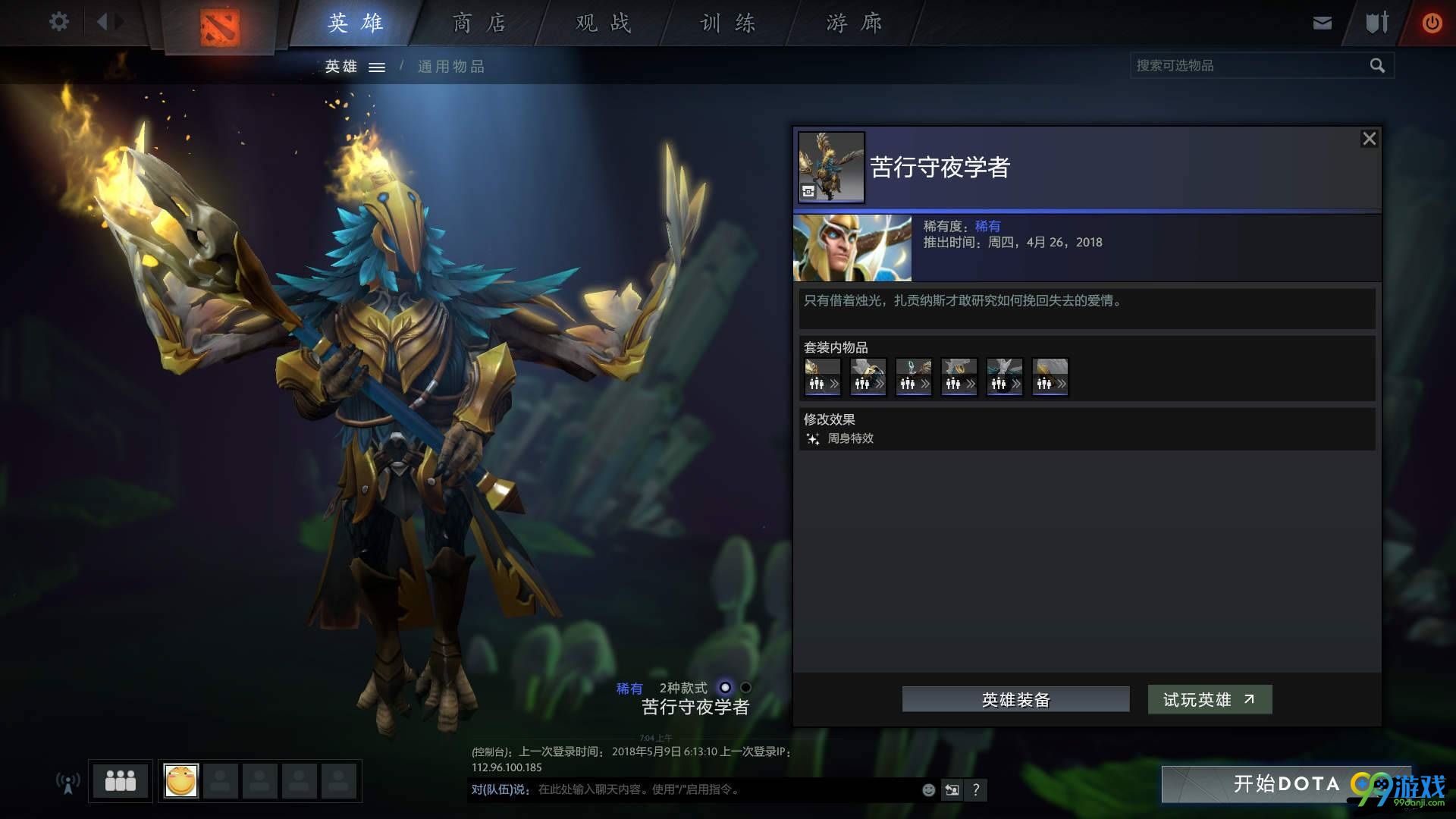Toggle the broadcast antenna icon bottom left
The height and width of the screenshot is (819, 1456).
click(x=68, y=780)
